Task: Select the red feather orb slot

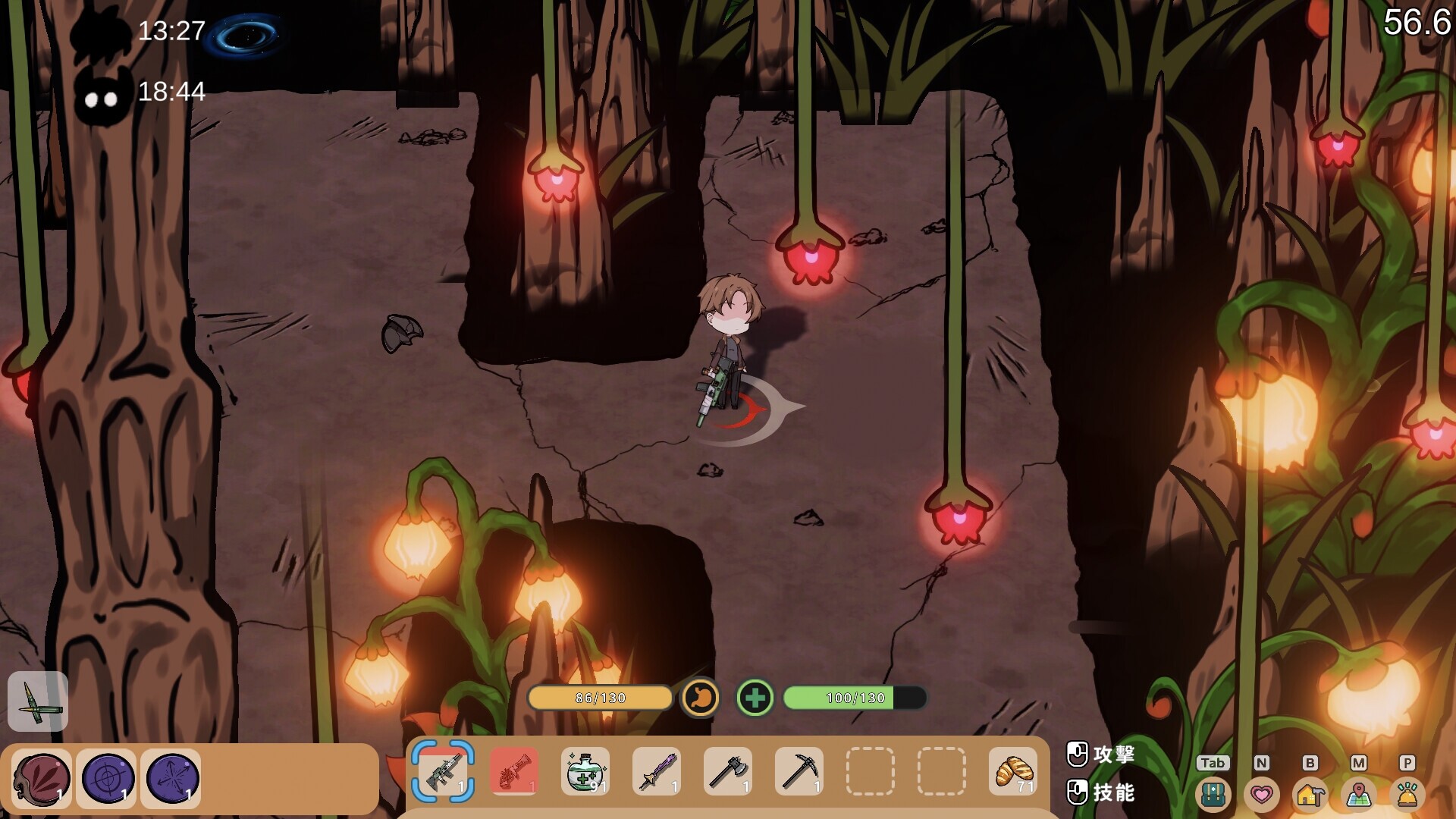Action: tap(42, 779)
